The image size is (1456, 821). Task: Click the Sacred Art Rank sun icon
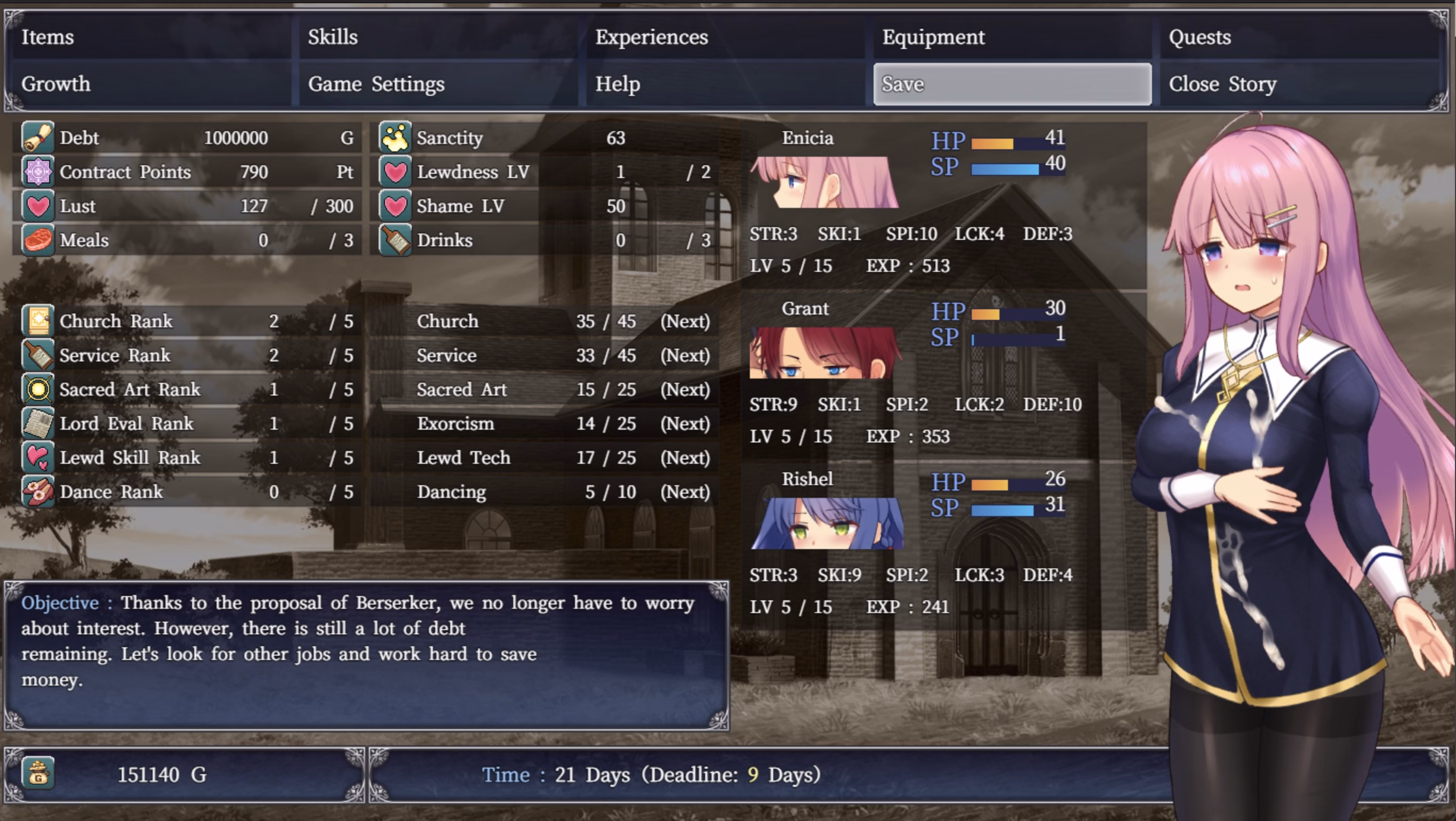37,389
